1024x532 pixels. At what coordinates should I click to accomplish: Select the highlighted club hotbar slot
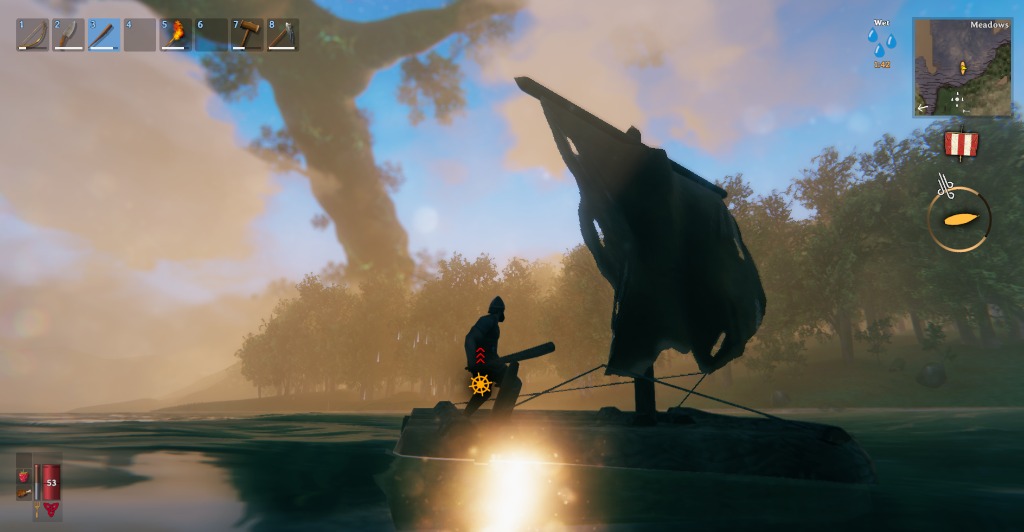click(104, 35)
